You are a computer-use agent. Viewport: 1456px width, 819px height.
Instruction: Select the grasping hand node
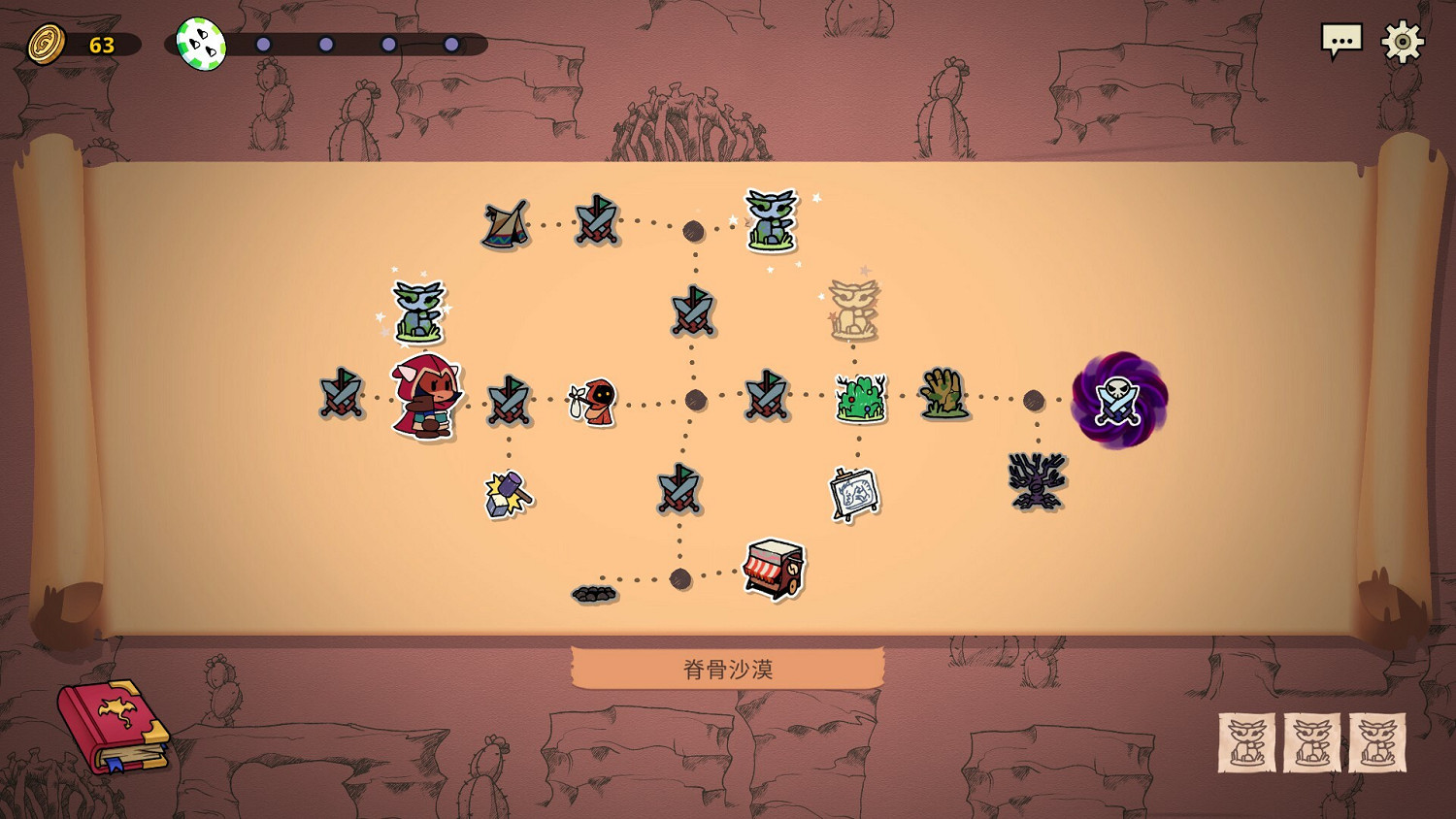tap(943, 393)
